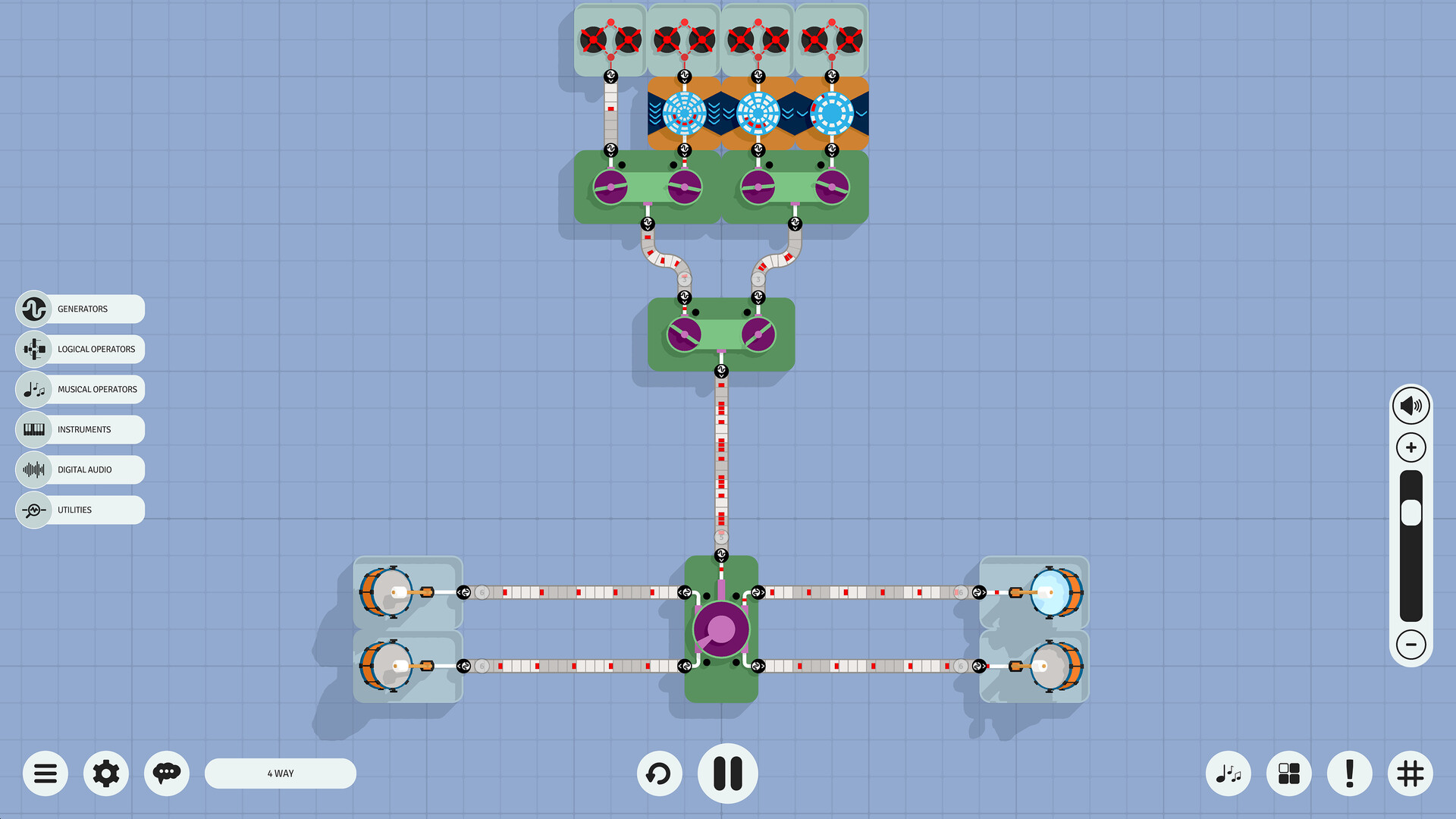The image size is (1456, 819).
Task: Toggle the background grid with the hash icon
Action: pos(1410,773)
